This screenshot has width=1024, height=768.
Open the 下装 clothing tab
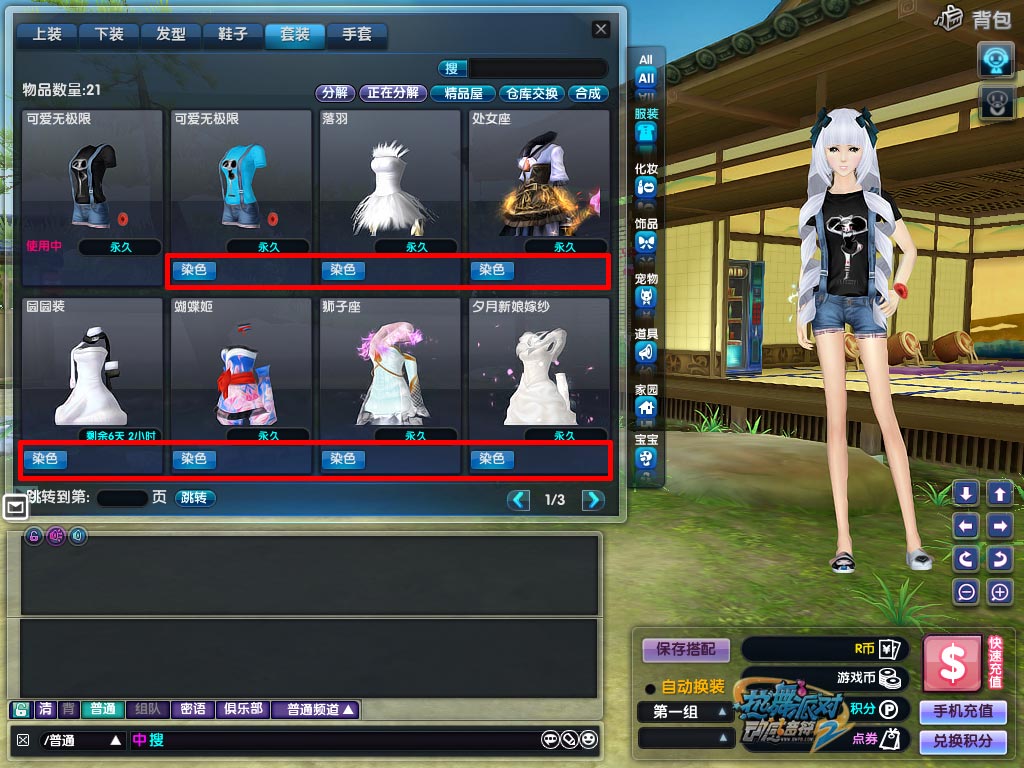(x=109, y=35)
